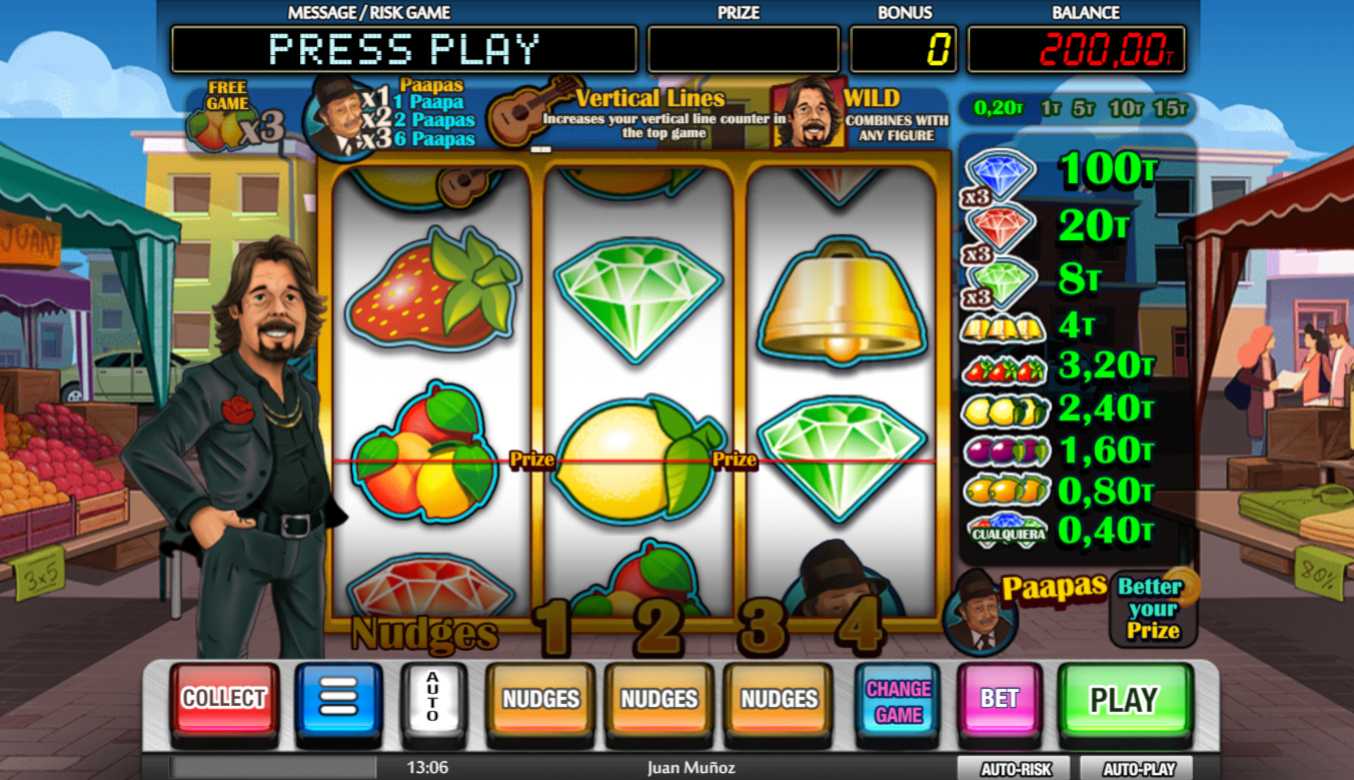Viewport: 1354px width, 780px height.
Task: Open the Better your Prize badge
Action: (x=1153, y=608)
